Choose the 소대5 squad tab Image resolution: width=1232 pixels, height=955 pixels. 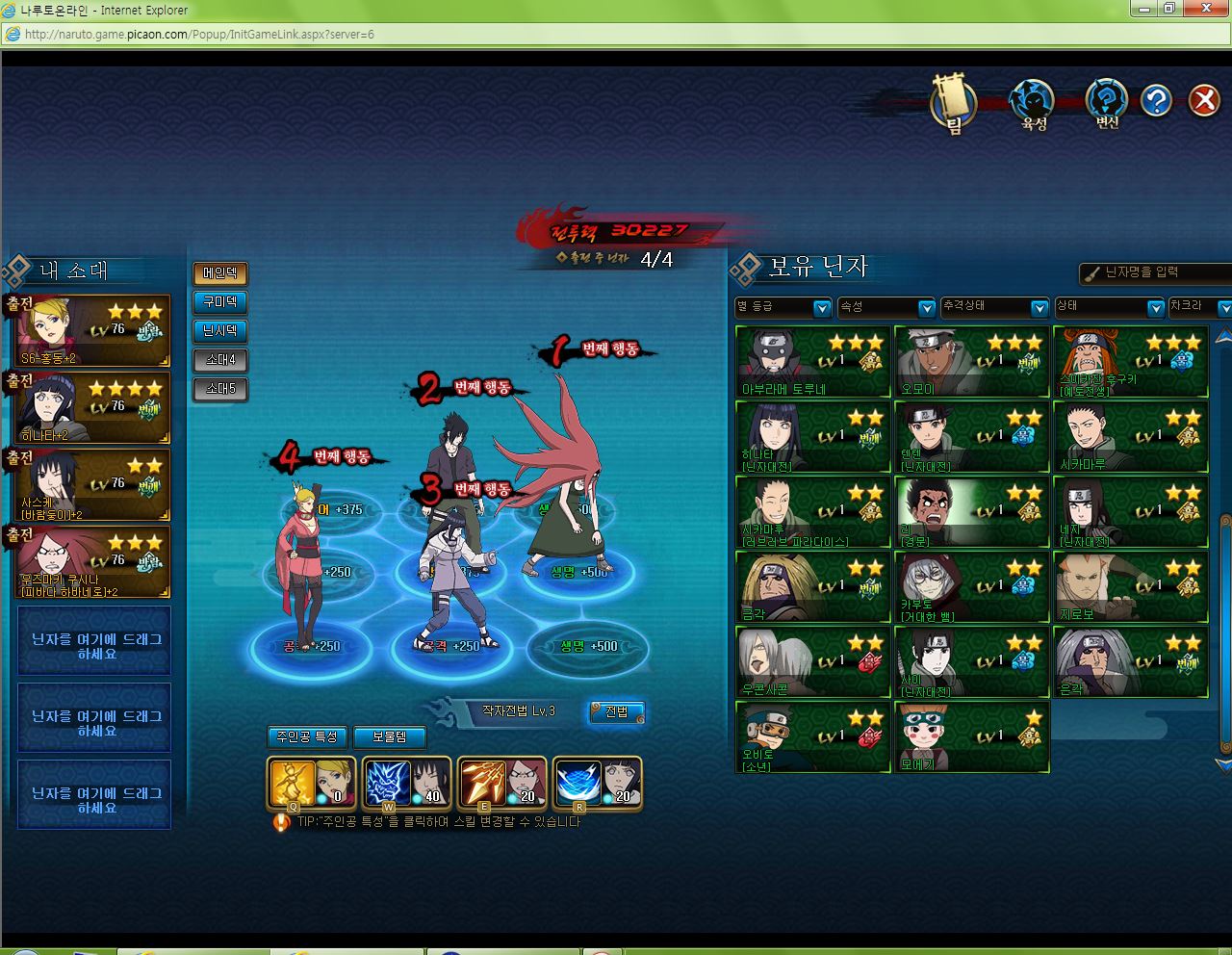(x=220, y=389)
